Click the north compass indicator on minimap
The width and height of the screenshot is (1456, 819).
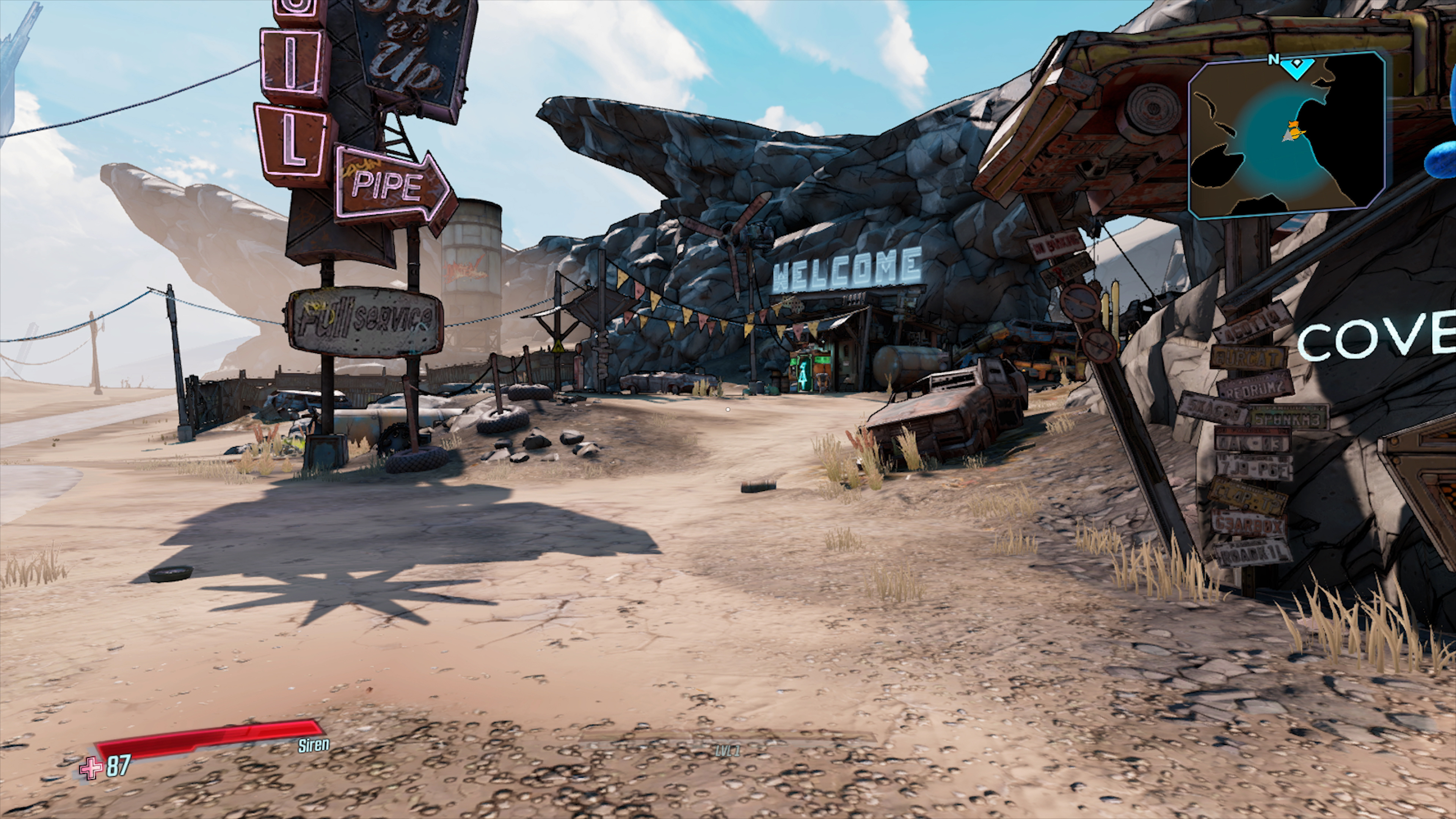click(x=1274, y=60)
